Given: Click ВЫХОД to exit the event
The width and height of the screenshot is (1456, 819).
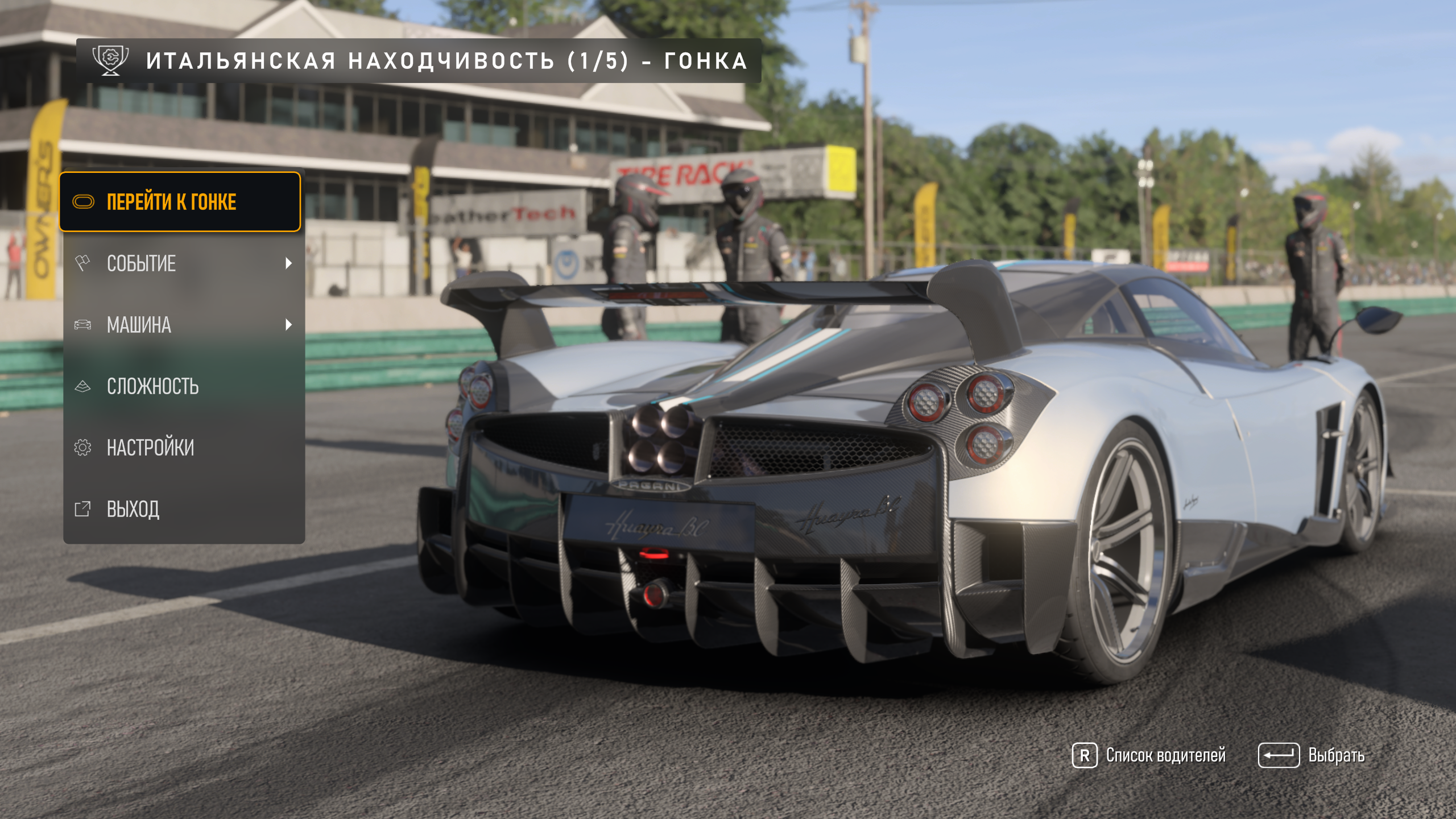Looking at the screenshot, I should pyautogui.click(x=183, y=509).
